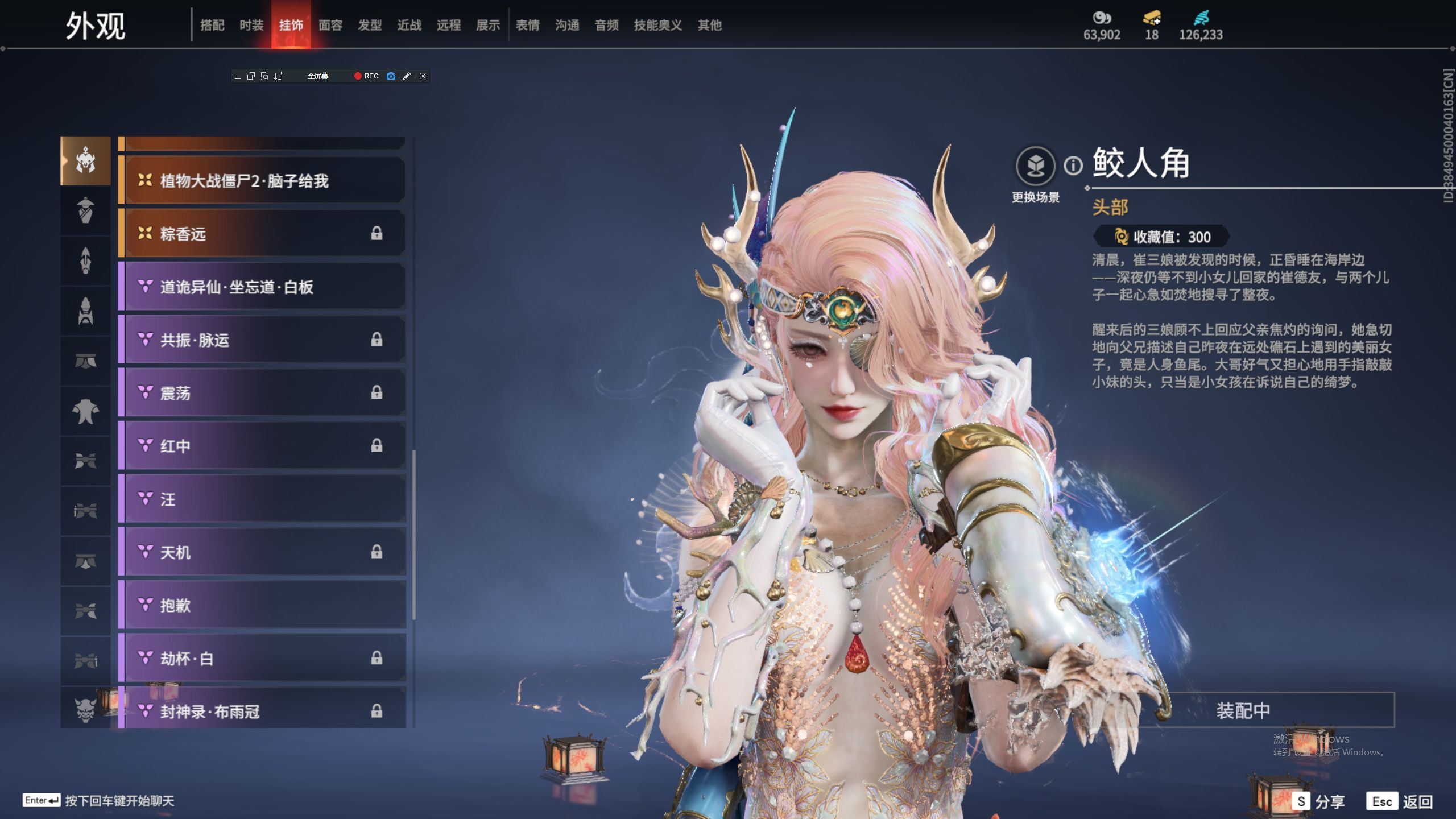Close the screen recorder toolbar
This screenshot has width=1456, height=819.
(x=423, y=76)
